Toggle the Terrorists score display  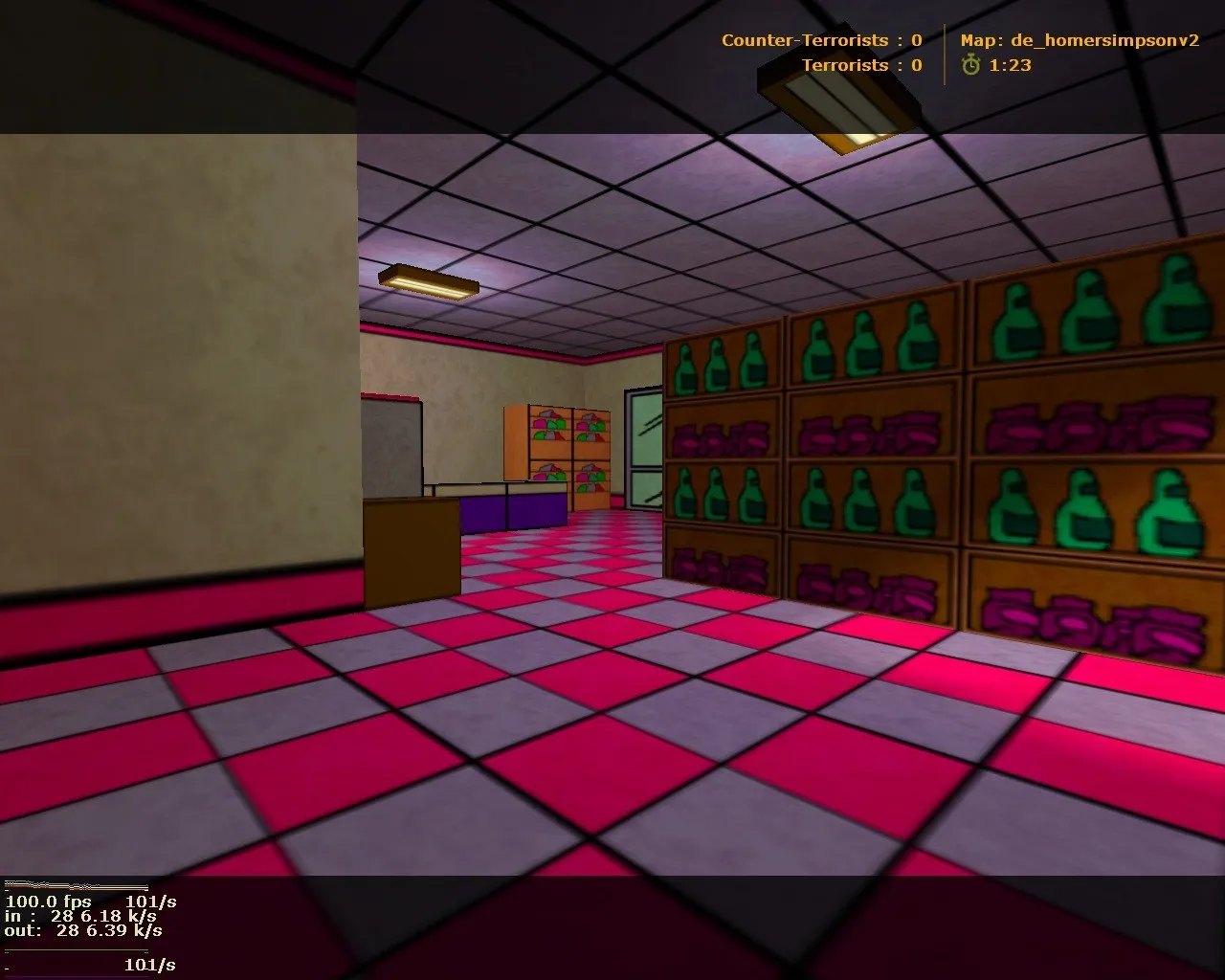coord(859,65)
